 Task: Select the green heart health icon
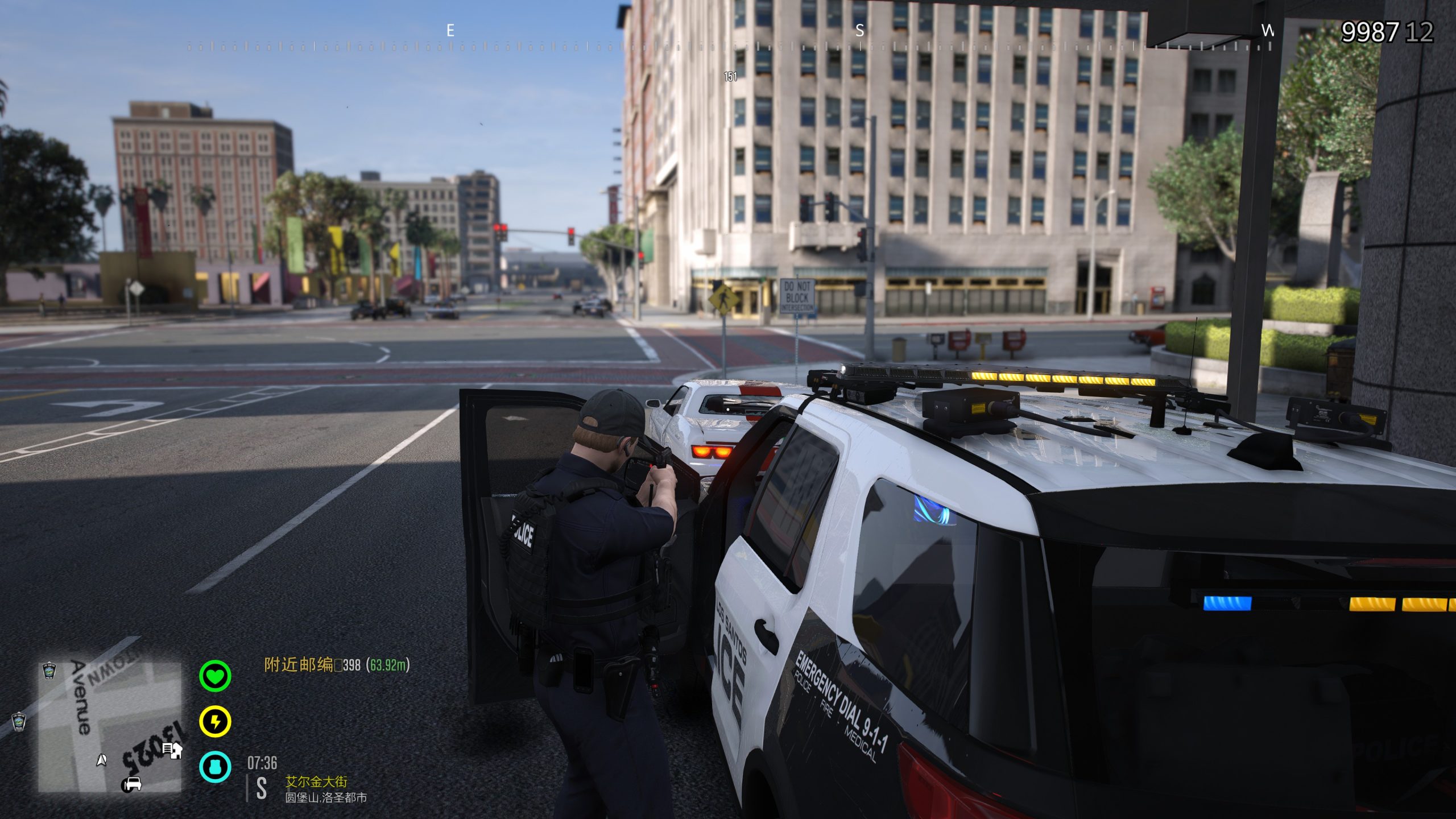click(x=215, y=676)
